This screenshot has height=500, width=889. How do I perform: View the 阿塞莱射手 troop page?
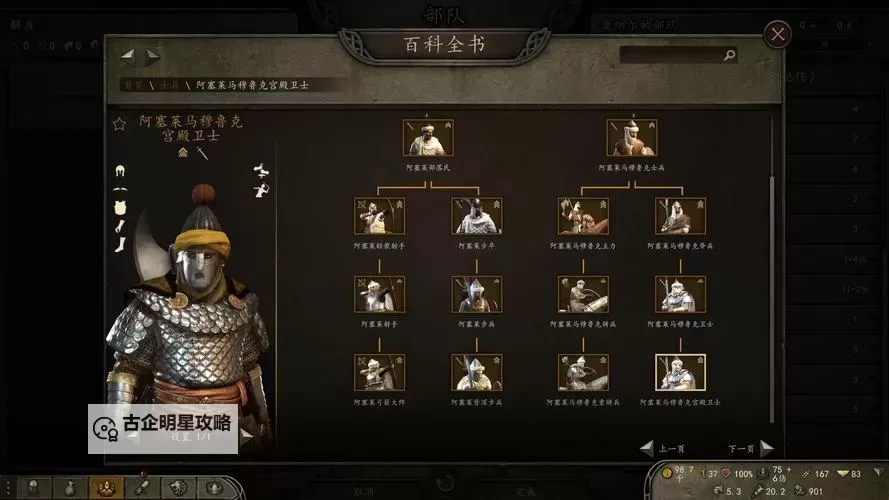click(379, 295)
